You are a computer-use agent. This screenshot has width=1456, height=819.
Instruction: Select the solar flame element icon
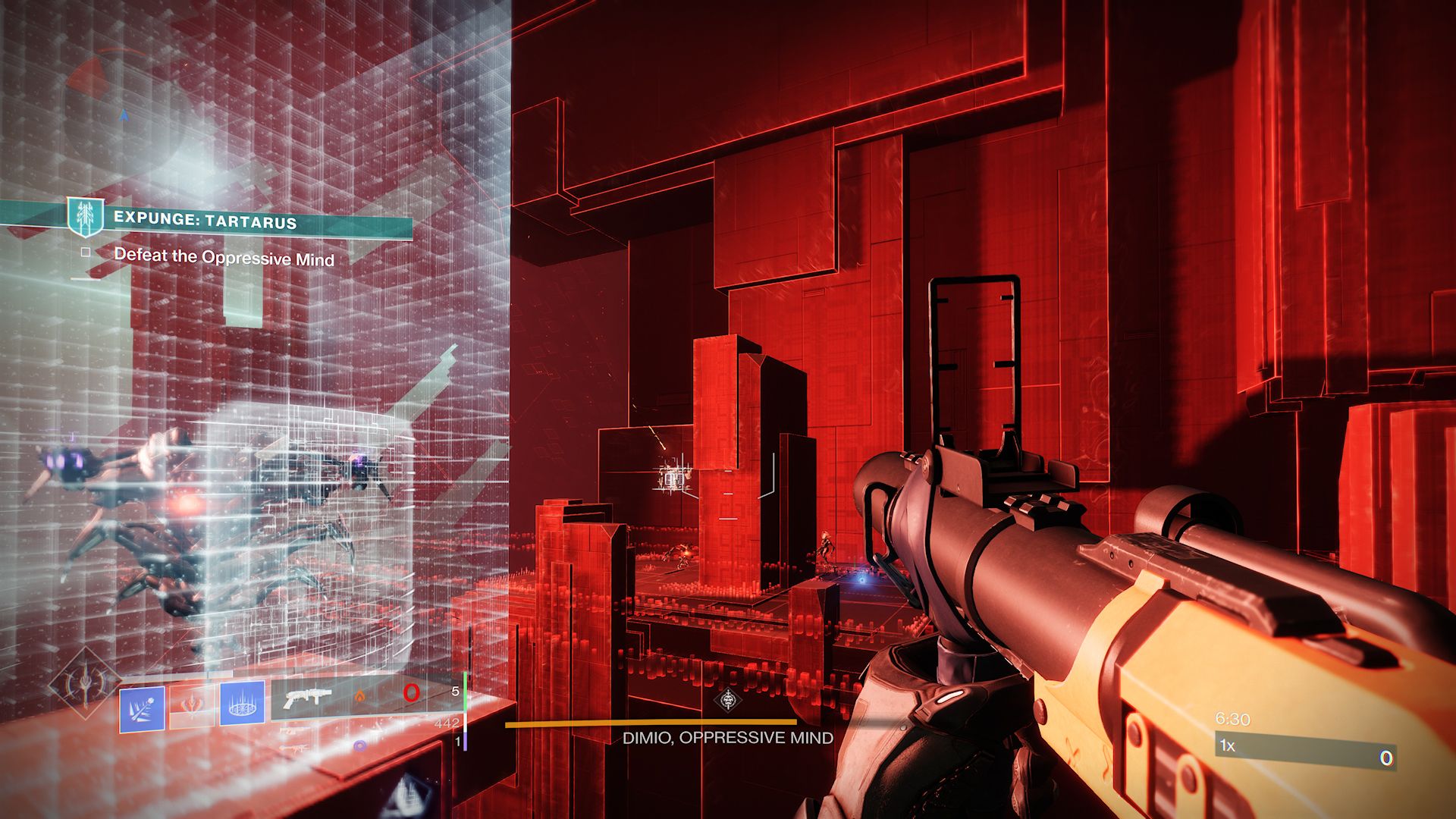(359, 696)
